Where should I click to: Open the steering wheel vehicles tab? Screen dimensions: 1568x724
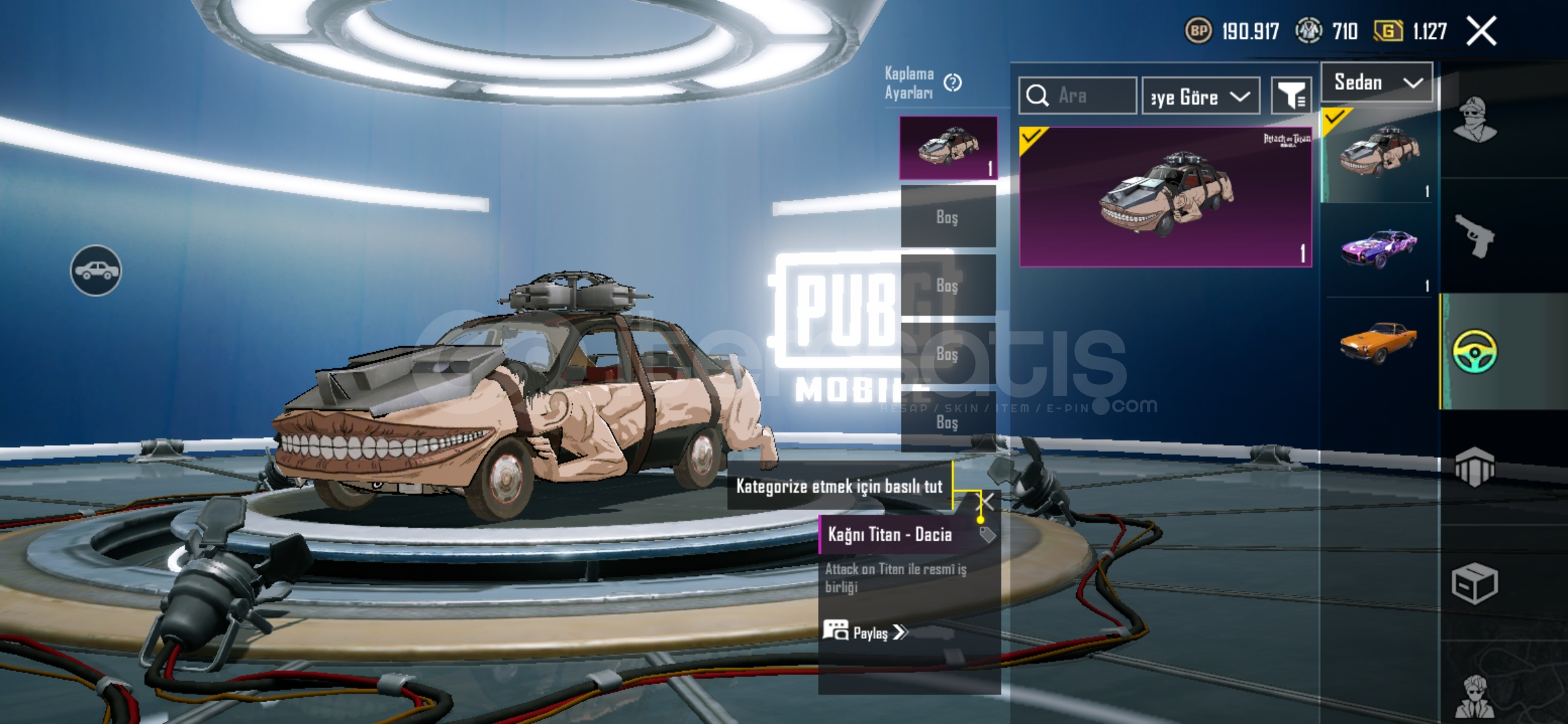[x=1476, y=351]
